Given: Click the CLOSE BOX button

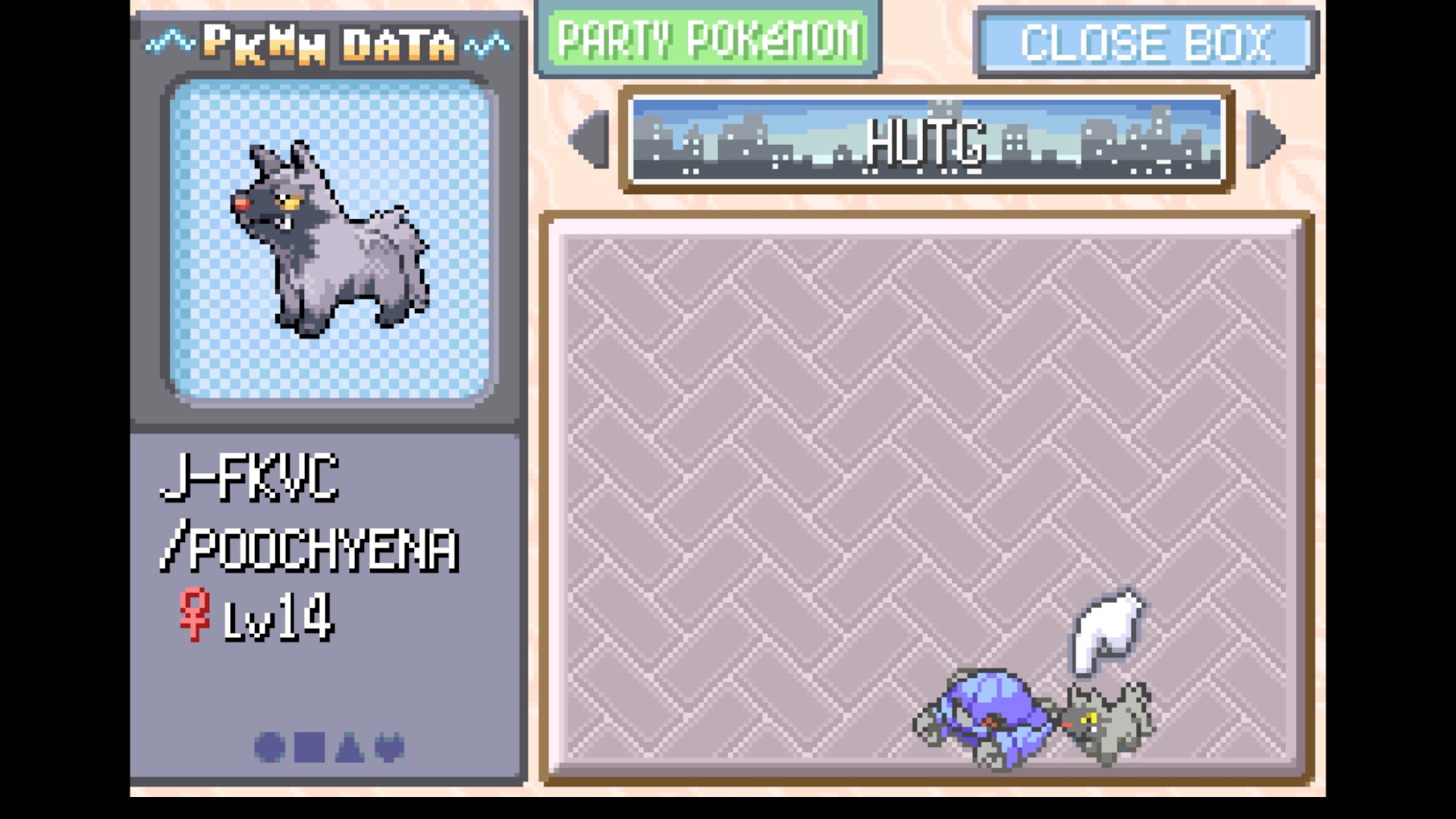Looking at the screenshot, I should coord(1145,42).
